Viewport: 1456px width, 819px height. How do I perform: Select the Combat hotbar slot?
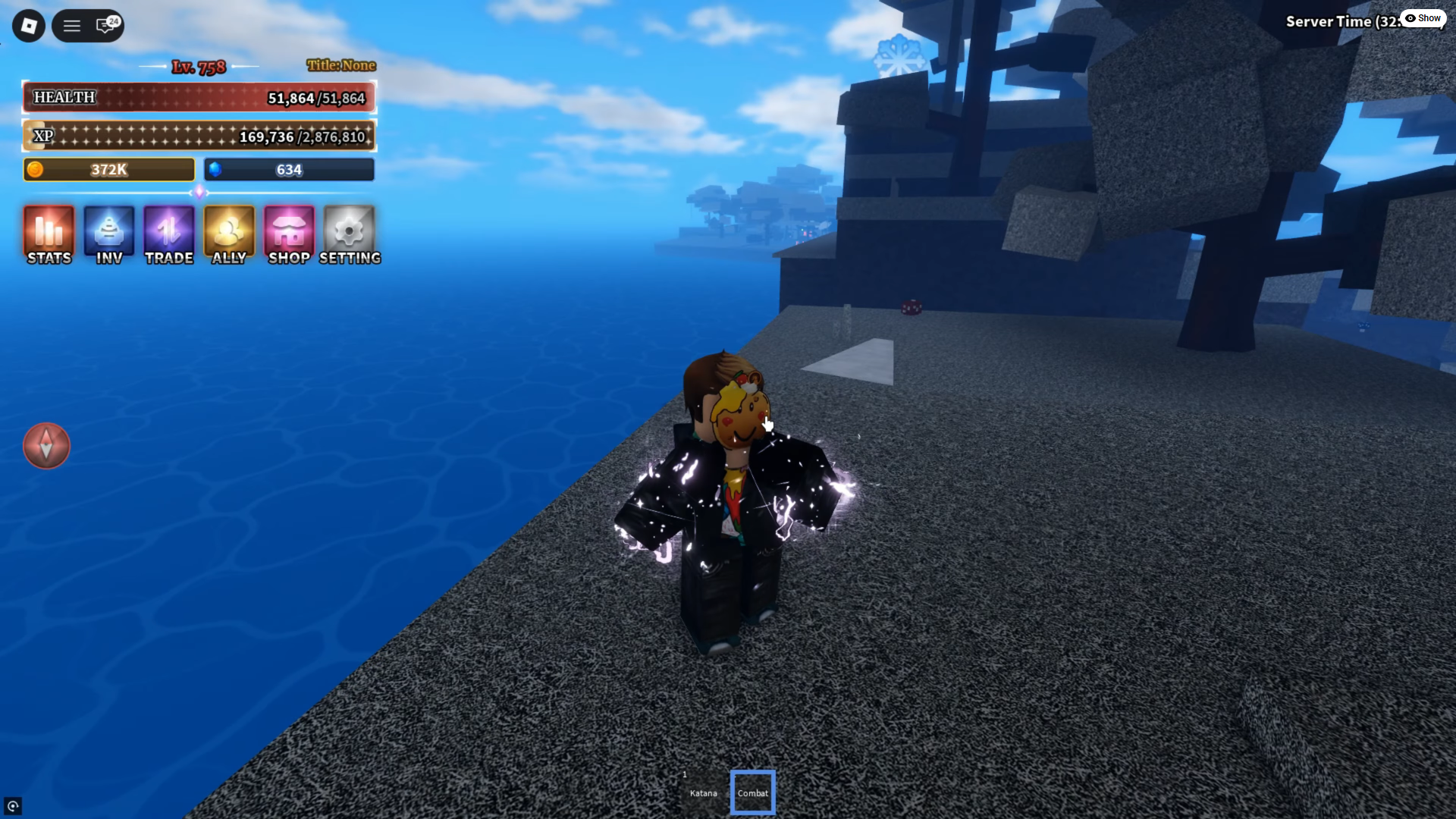(x=752, y=792)
